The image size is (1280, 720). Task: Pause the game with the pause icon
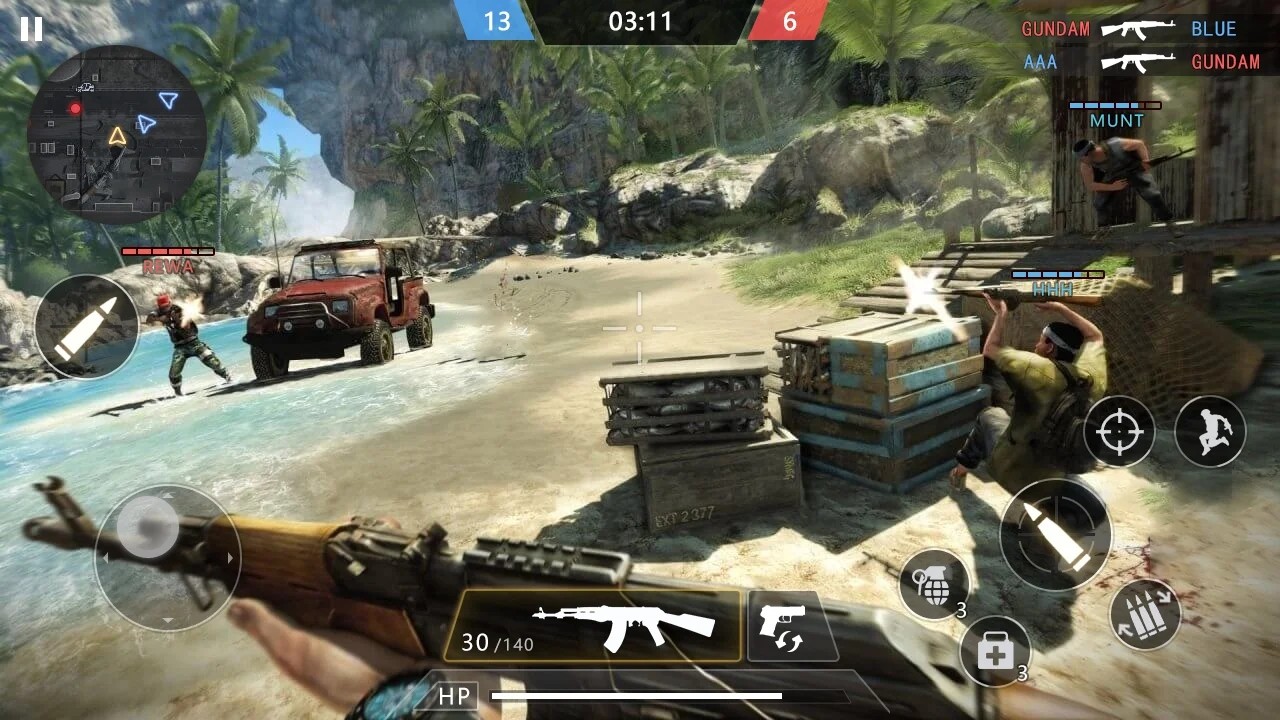pyautogui.click(x=33, y=31)
